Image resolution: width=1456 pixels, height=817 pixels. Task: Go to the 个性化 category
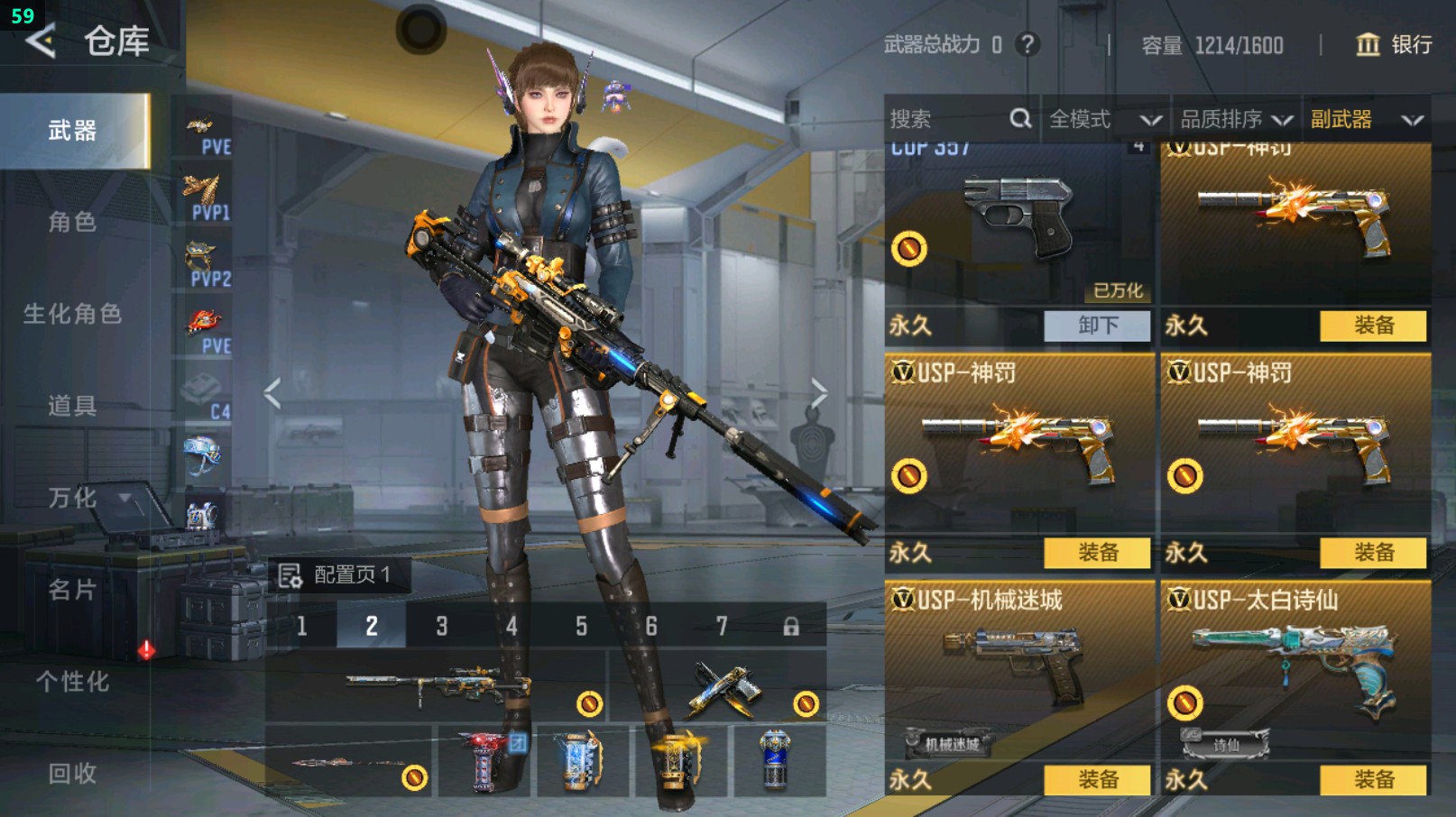pyautogui.click(x=72, y=682)
